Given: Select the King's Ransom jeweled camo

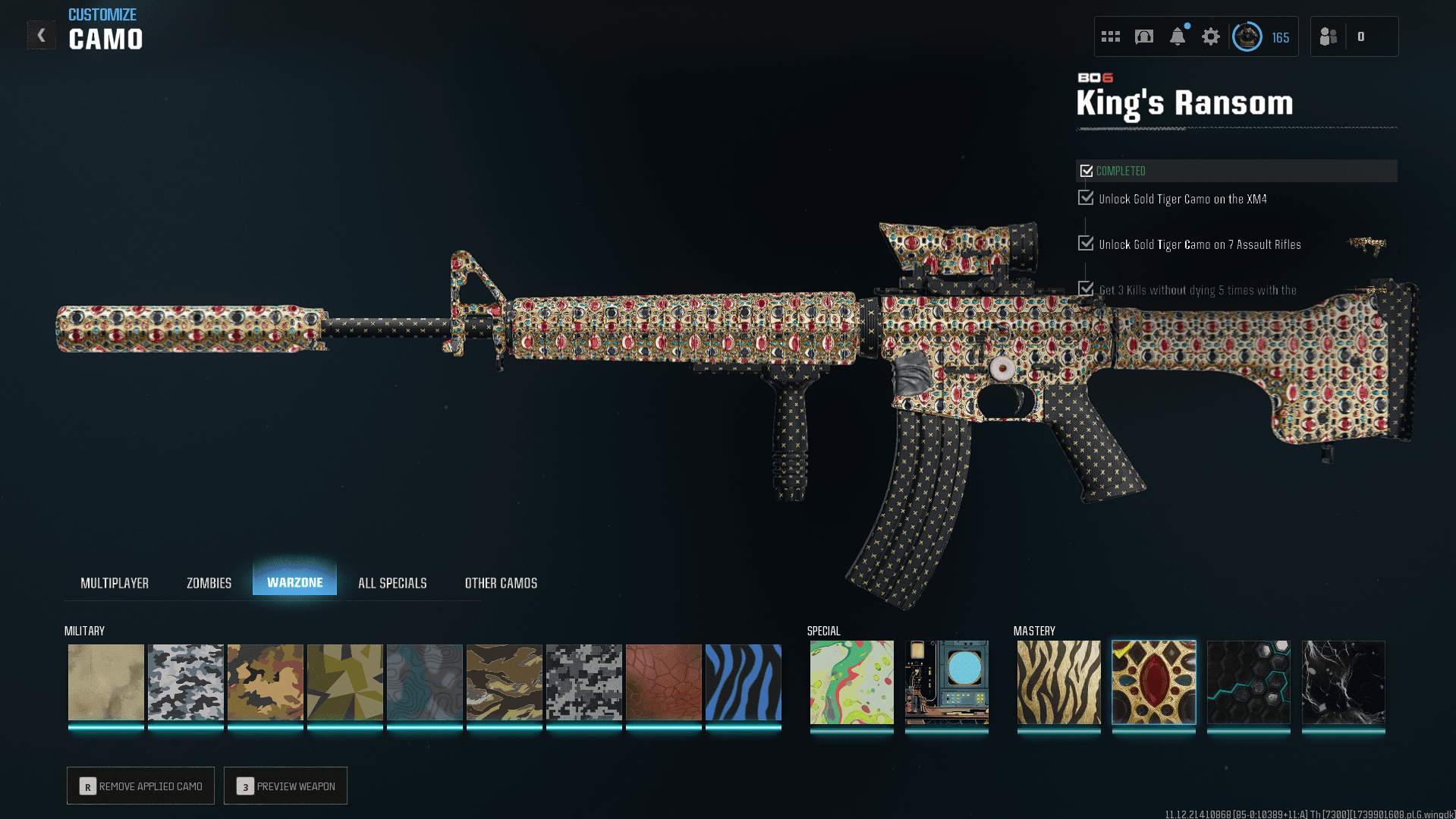Looking at the screenshot, I should pos(1153,682).
